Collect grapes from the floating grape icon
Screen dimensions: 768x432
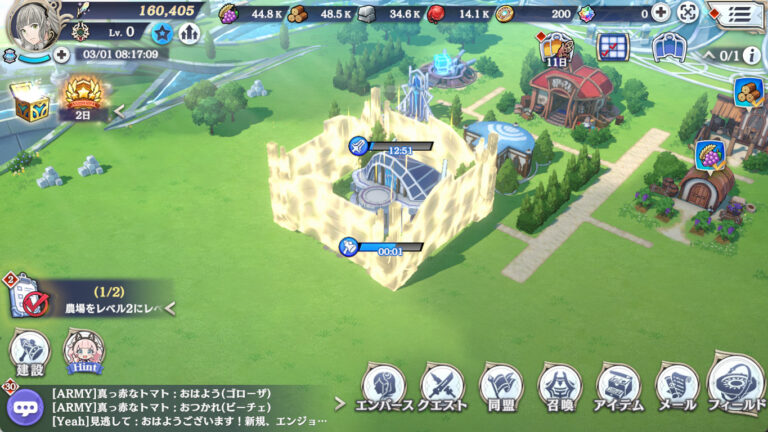[709, 156]
